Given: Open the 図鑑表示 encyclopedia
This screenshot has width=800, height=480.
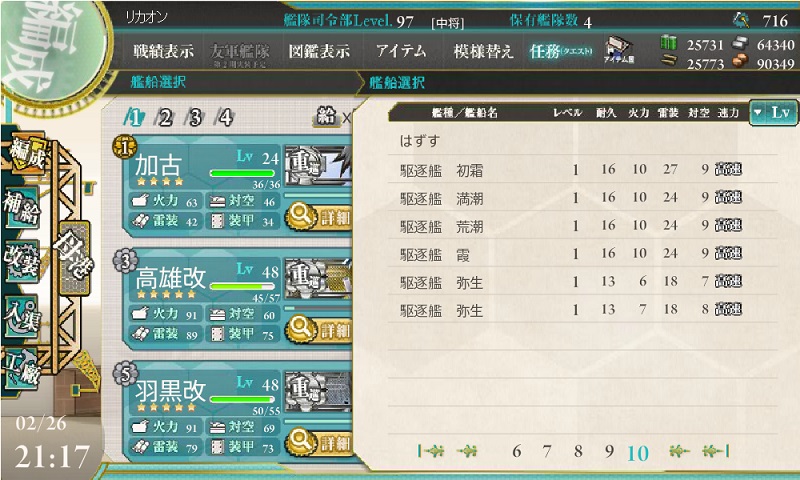Looking at the screenshot, I should coord(319,51).
